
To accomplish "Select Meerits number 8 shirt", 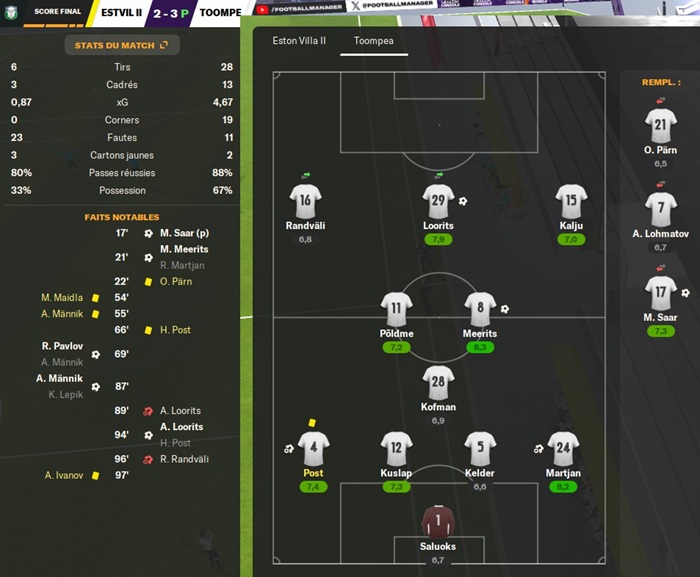I will tap(480, 308).
